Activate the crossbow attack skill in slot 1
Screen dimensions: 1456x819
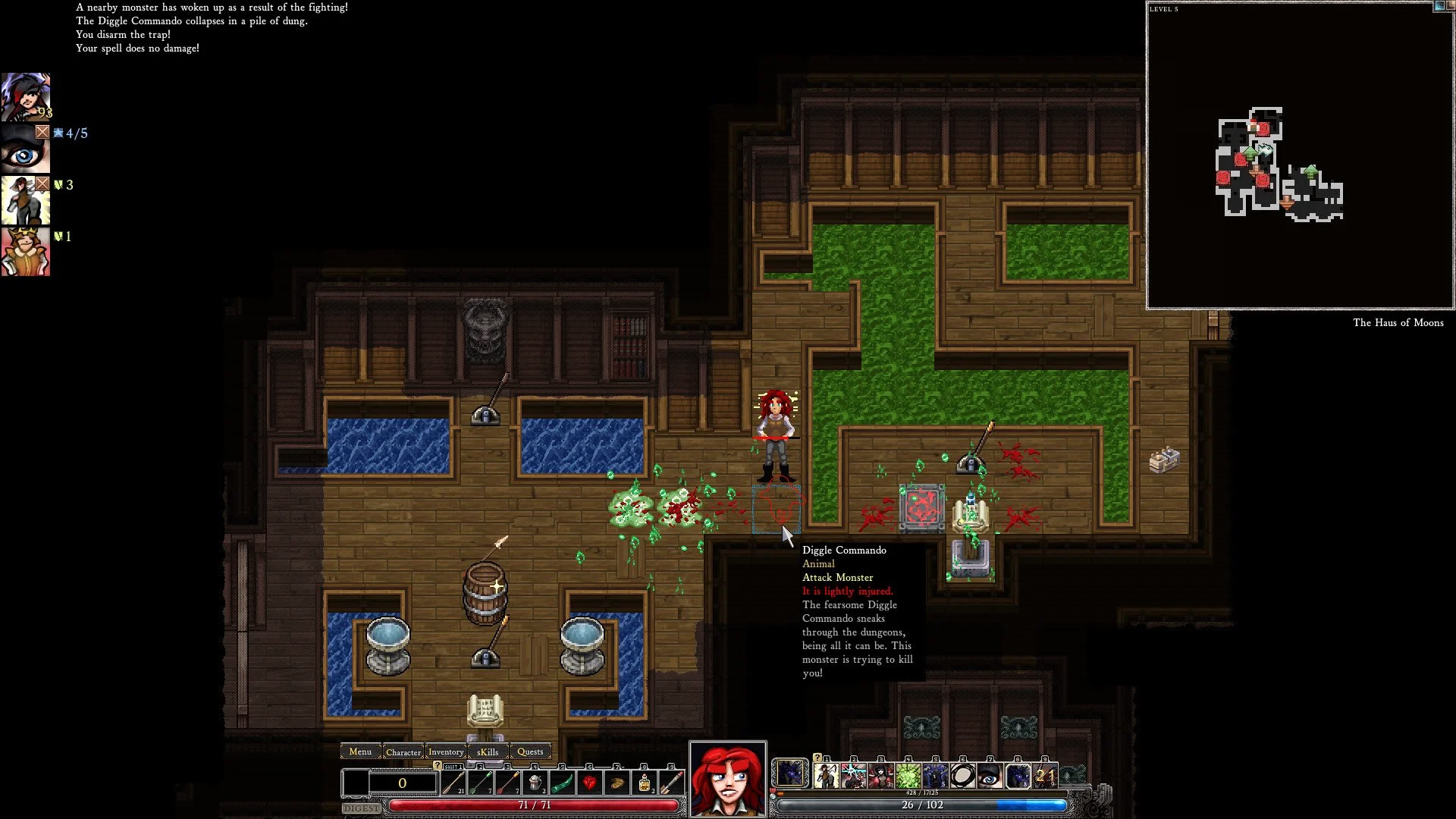click(825, 777)
